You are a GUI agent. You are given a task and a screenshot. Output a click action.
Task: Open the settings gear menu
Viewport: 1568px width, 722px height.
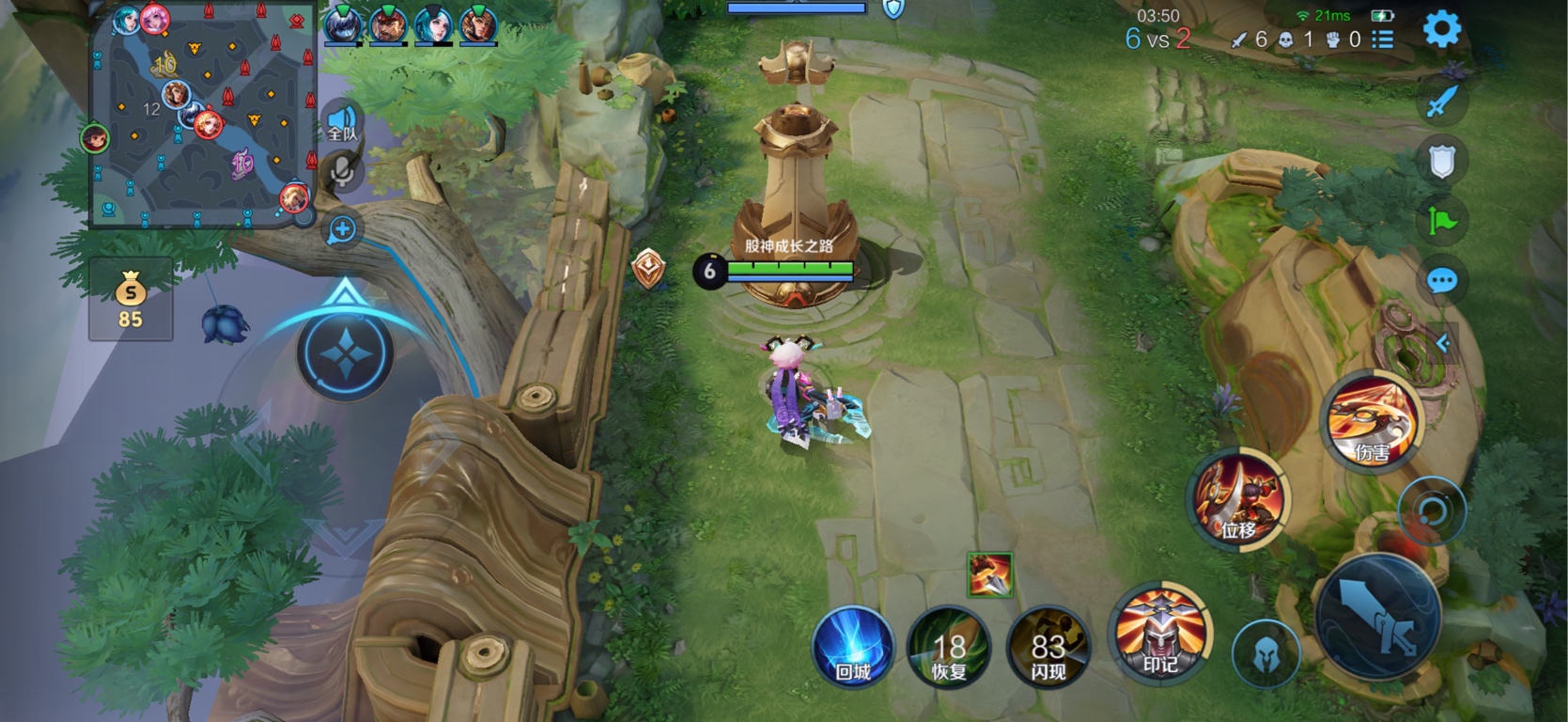tap(1441, 29)
